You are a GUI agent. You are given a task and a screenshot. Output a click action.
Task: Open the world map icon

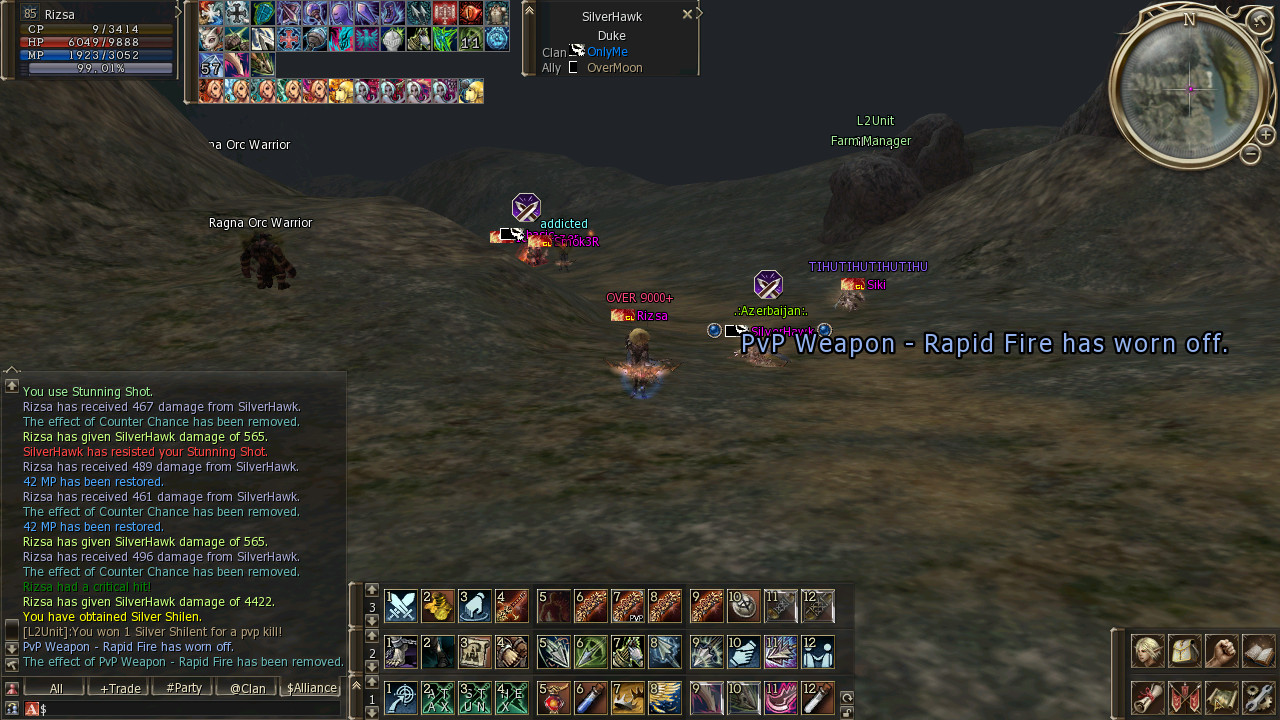[1221, 697]
